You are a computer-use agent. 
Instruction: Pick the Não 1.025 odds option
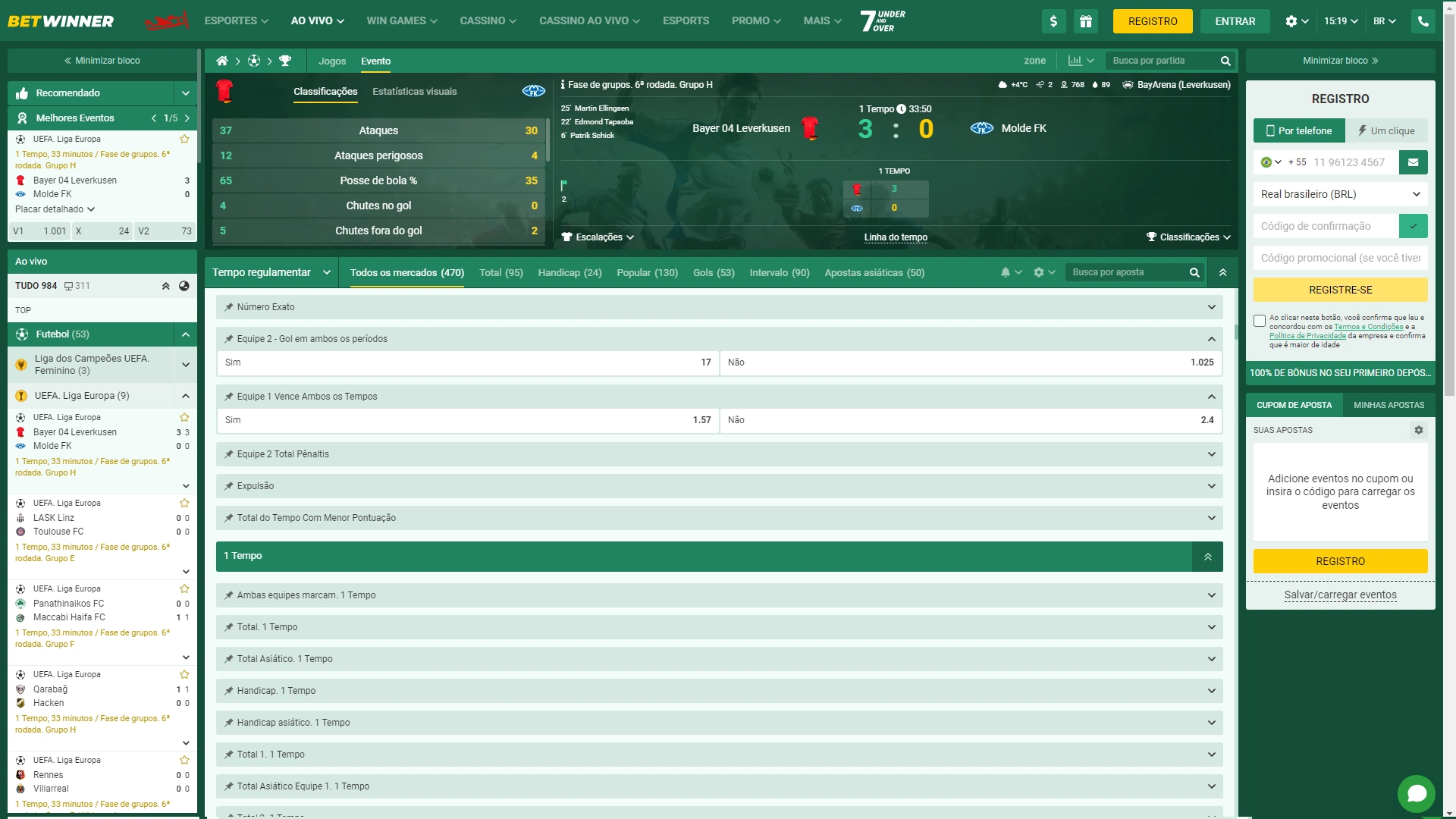point(971,362)
